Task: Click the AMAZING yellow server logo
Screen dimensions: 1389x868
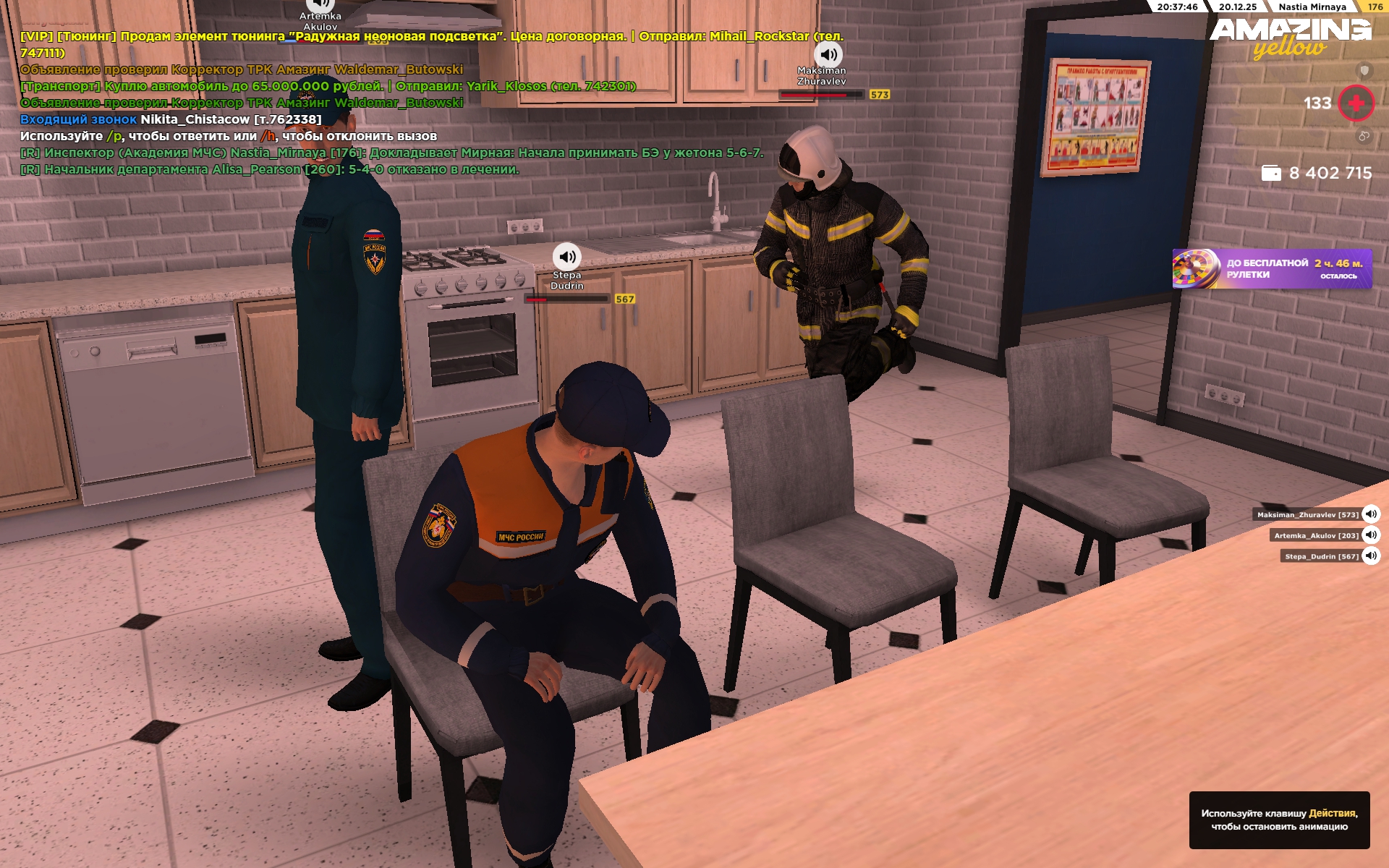Action: [1290, 36]
